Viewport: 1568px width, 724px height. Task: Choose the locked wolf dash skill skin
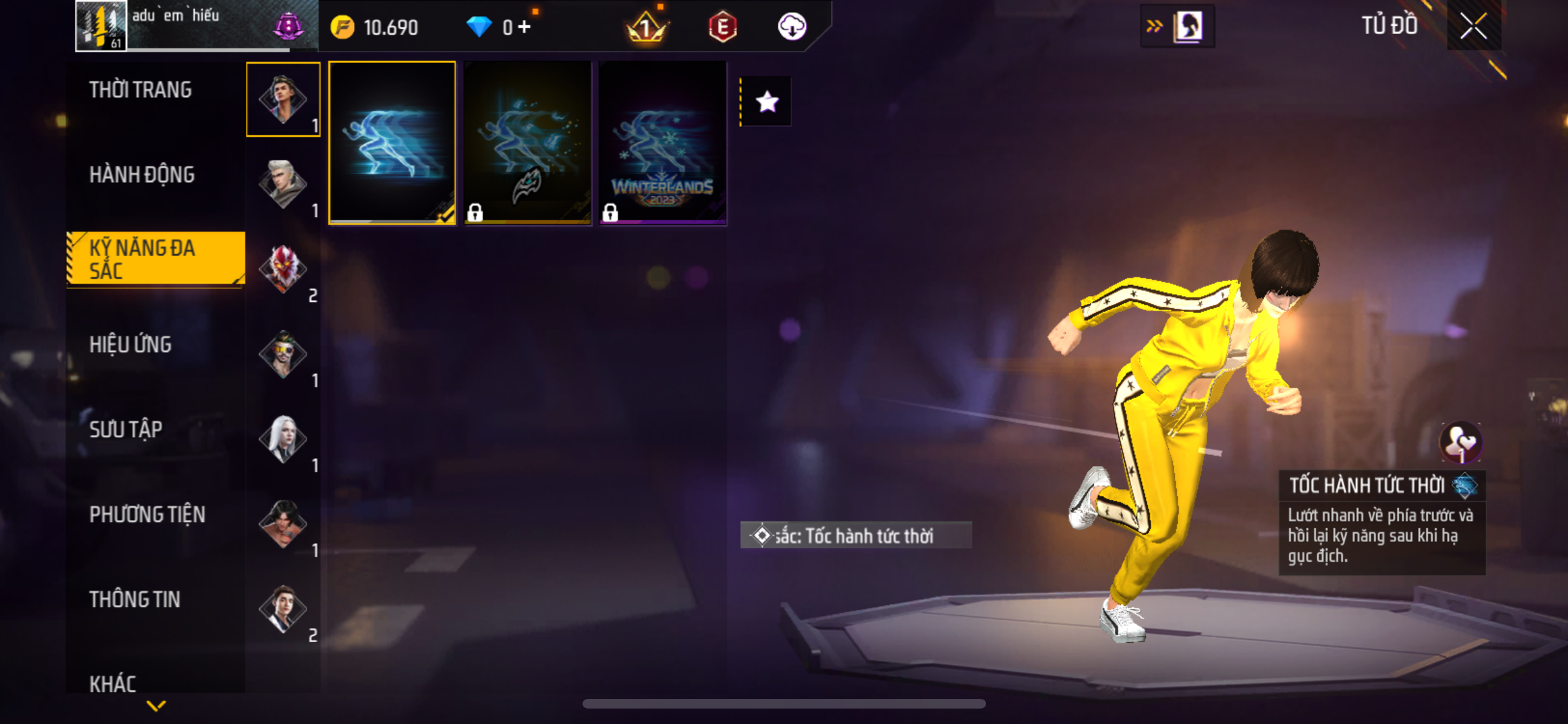tap(527, 143)
